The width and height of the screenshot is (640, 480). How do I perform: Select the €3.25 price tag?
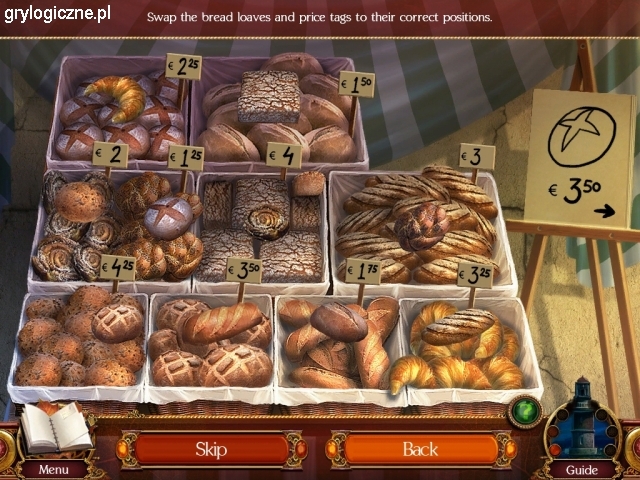[x=474, y=273]
